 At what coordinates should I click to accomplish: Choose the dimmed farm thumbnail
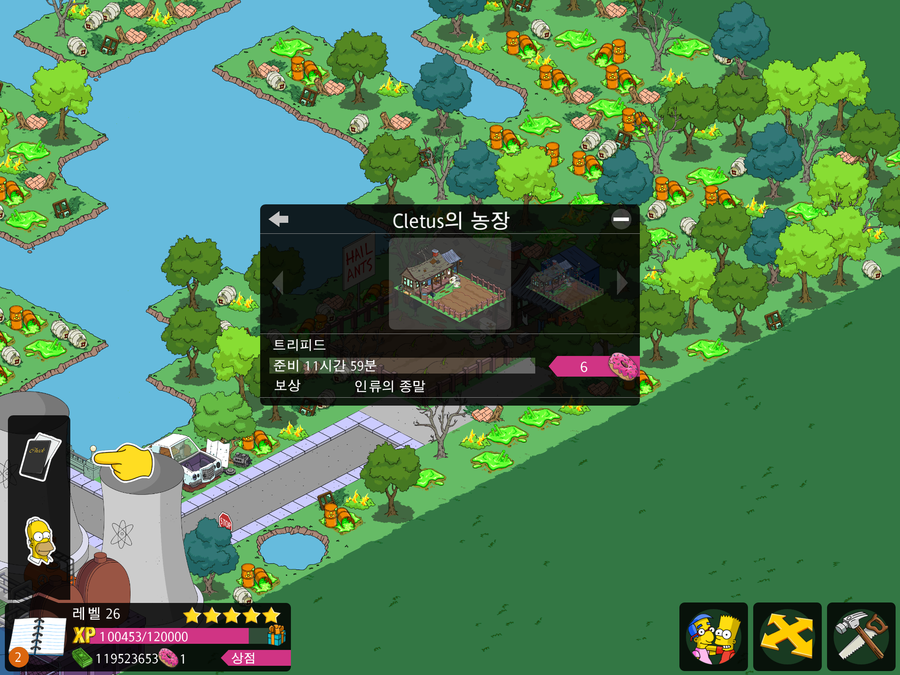point(563,283)
